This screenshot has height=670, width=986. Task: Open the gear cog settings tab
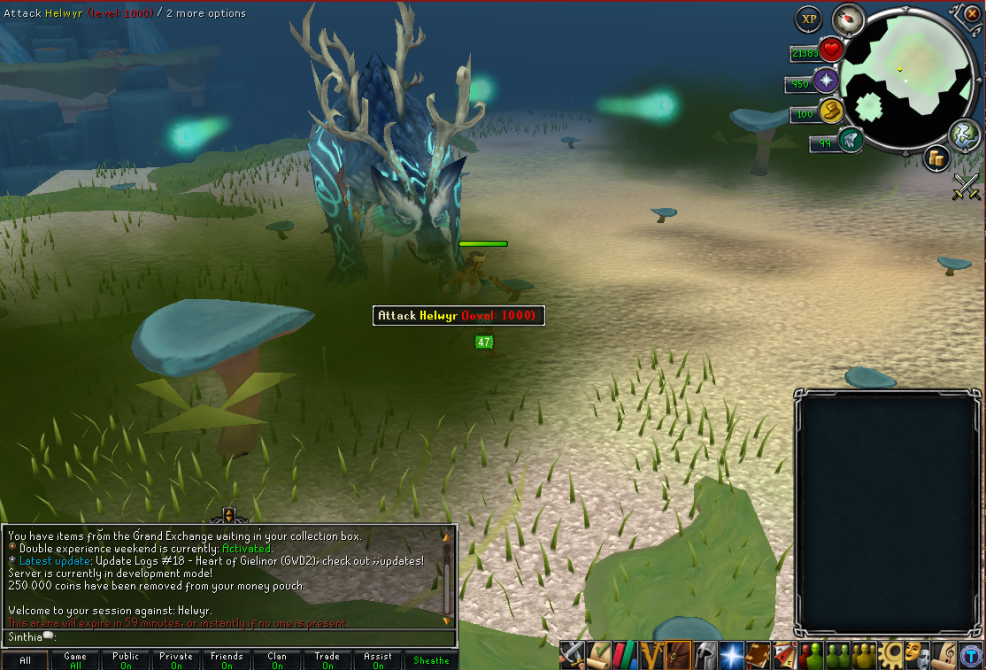coord(891,655)
